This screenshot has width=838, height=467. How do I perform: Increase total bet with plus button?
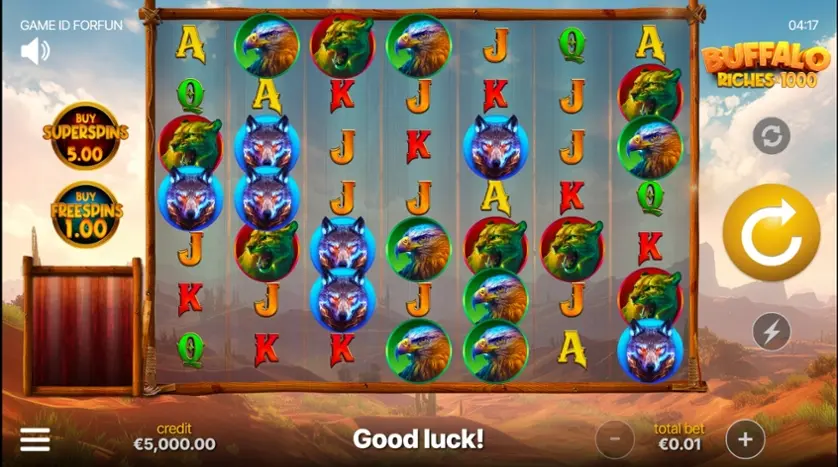(x=745, y=438)
